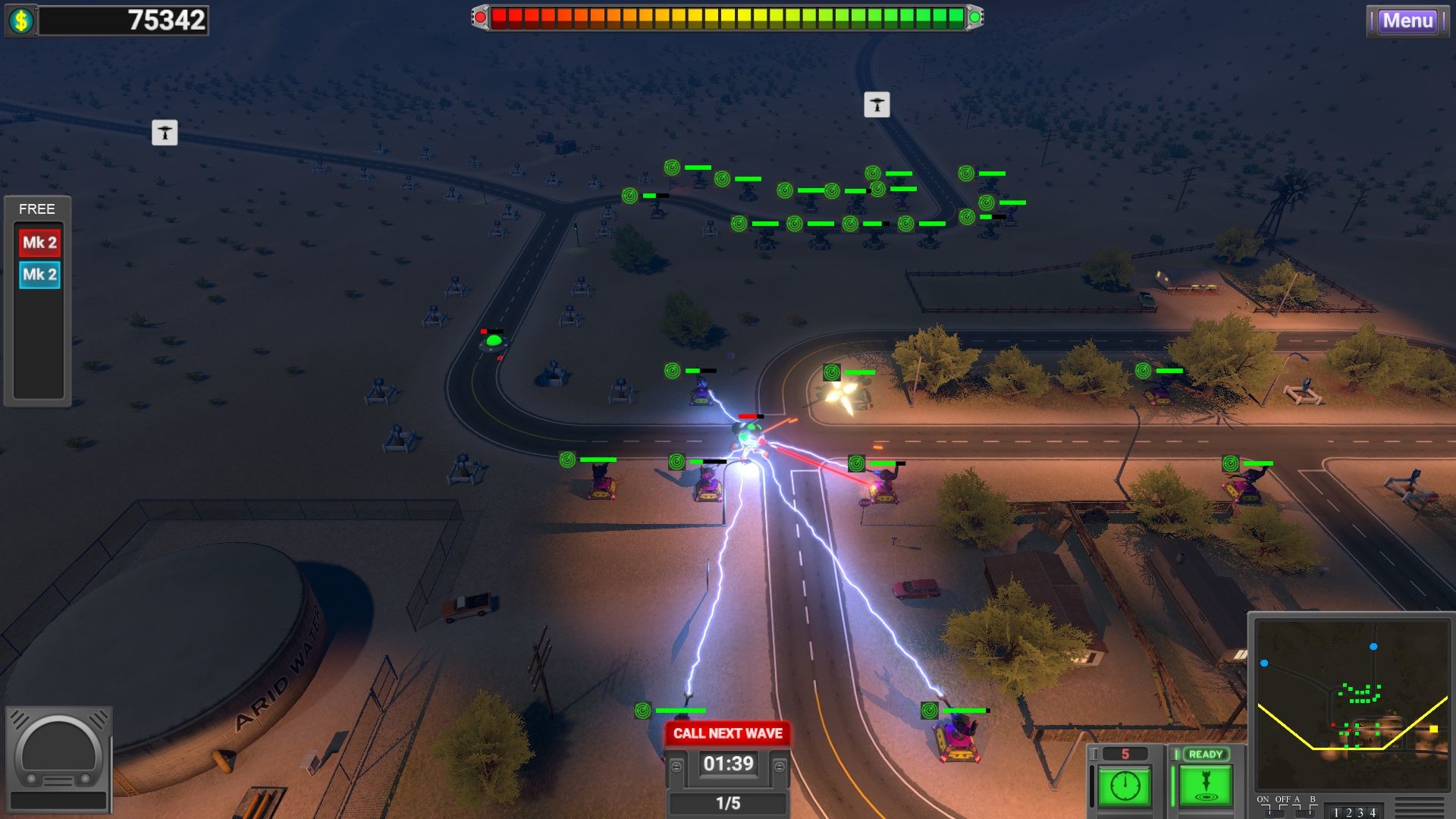This screenshot has height=819, width=1456.
Task: Switch the minimap toggle to ON
Action: 1269,813
